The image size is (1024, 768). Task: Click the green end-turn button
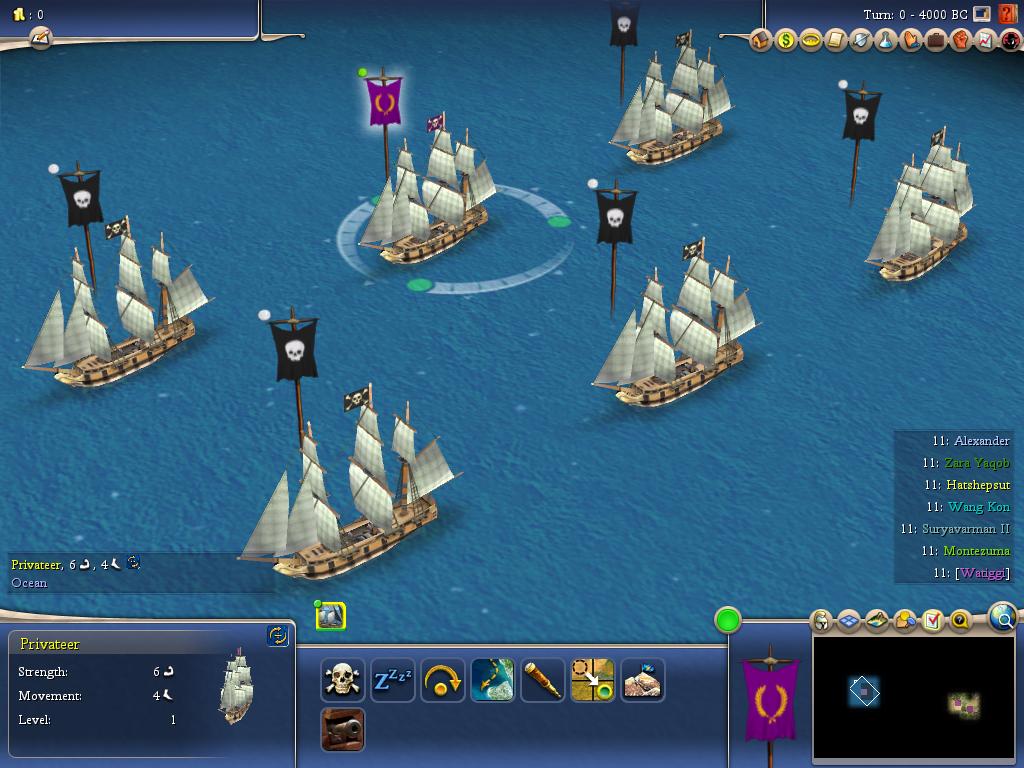tap(728, 620)
